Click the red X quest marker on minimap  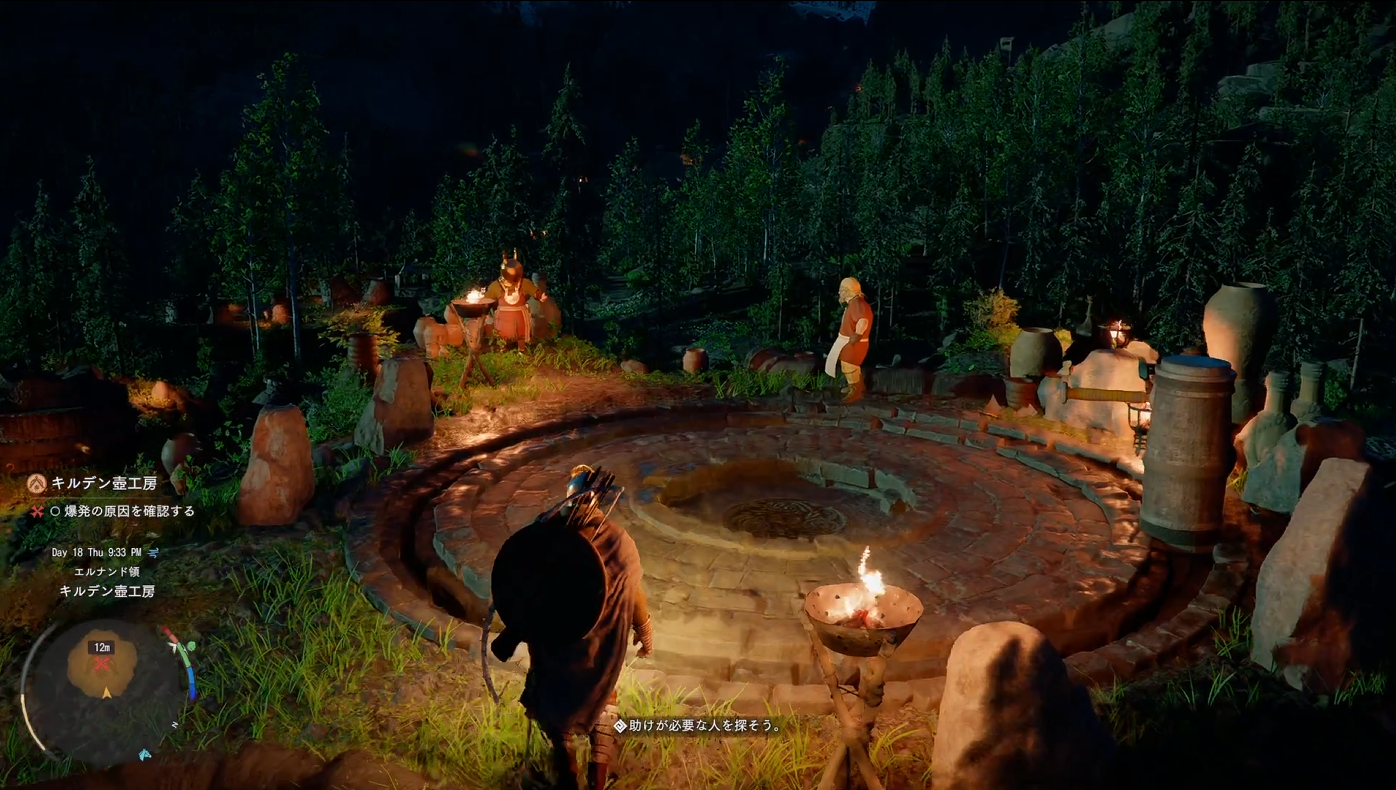point(102,665)
